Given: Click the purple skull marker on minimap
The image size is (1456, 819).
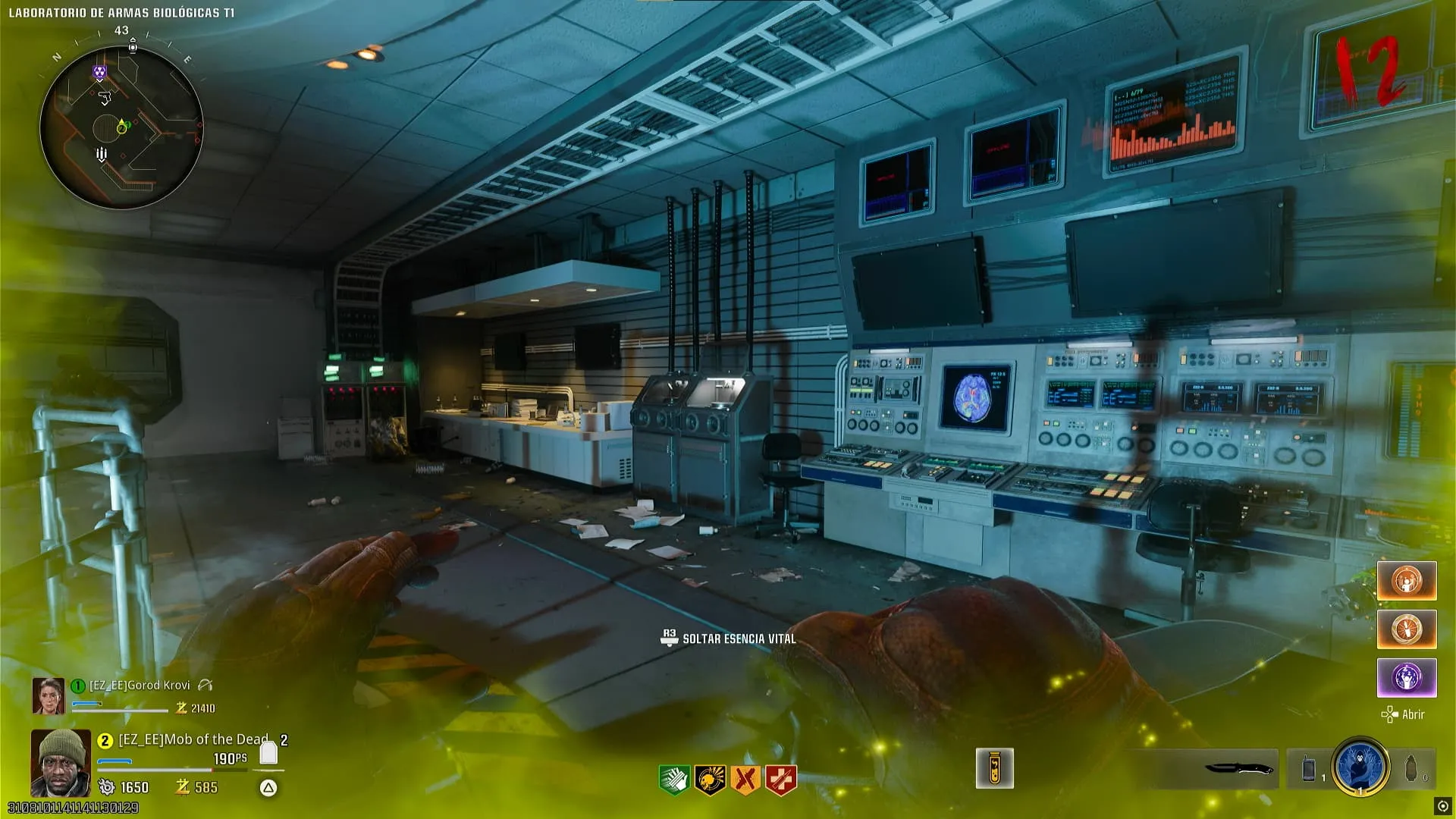Looking at the screenshot, I should (99, 73).
